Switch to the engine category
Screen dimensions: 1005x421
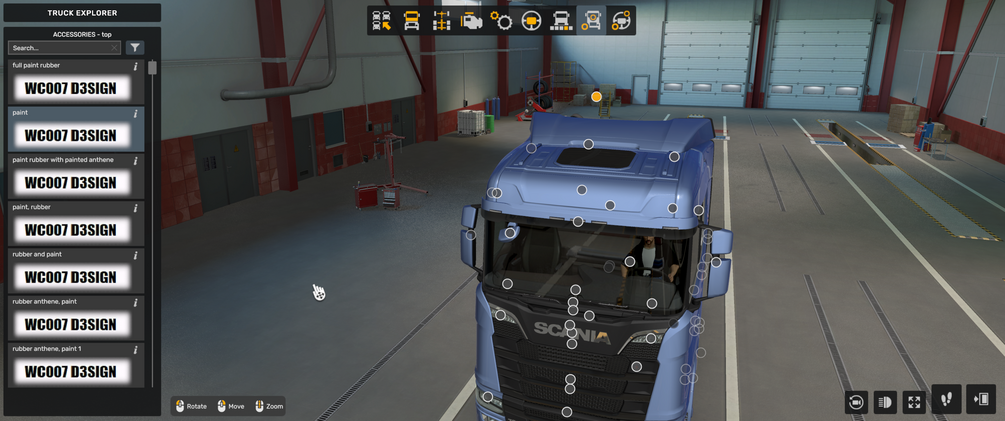click(471, 21)
